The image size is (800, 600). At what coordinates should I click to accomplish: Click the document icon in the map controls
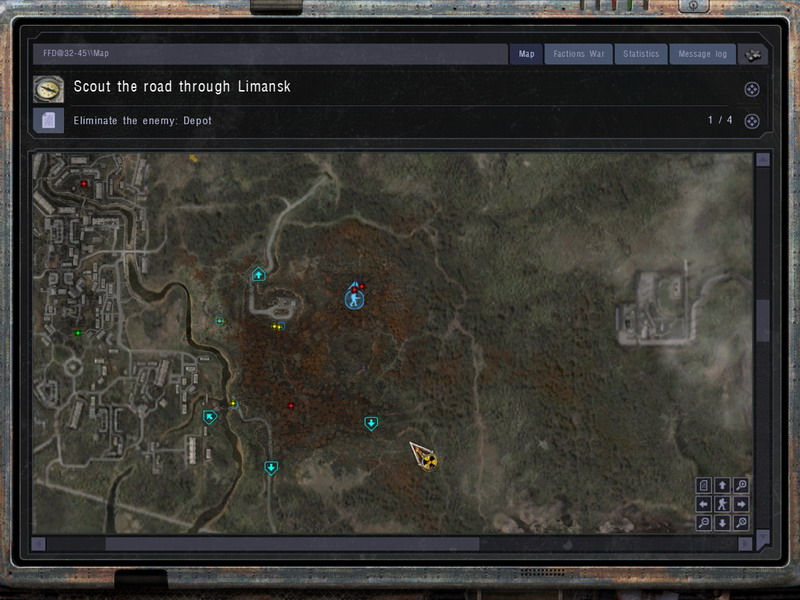(704, 485)
